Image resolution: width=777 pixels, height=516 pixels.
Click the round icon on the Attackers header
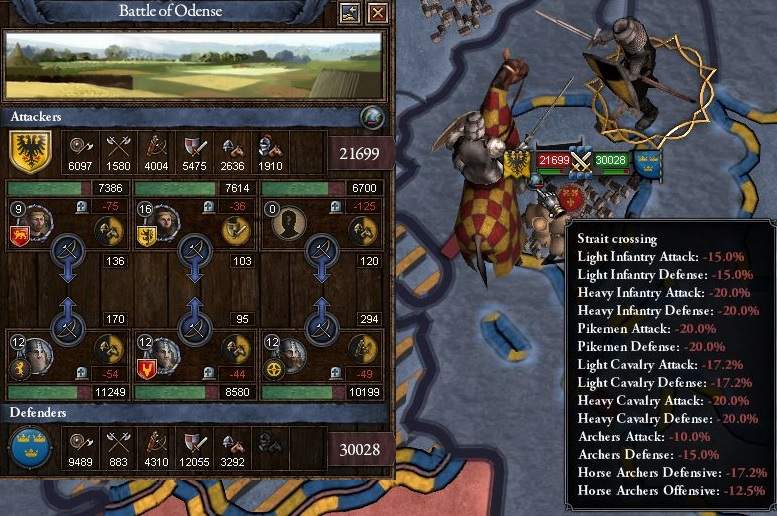371,117
